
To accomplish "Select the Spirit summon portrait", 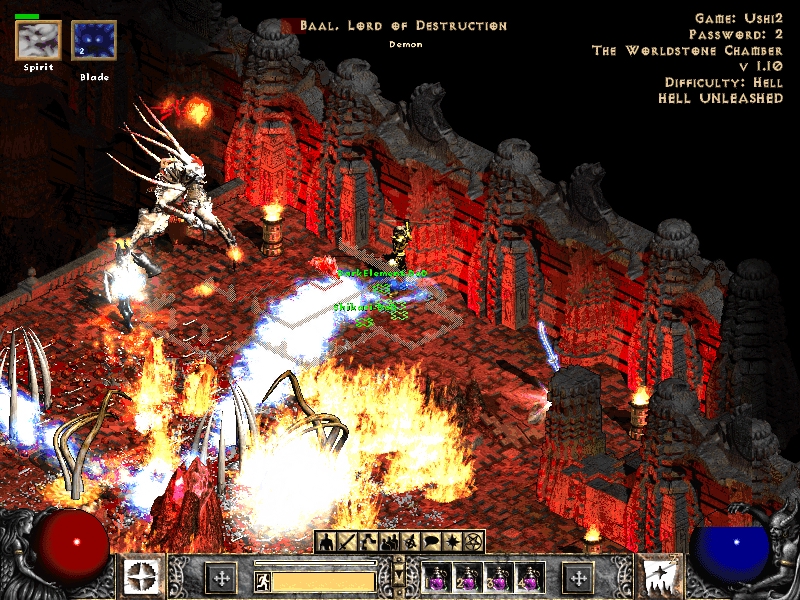I will (37, 41).
